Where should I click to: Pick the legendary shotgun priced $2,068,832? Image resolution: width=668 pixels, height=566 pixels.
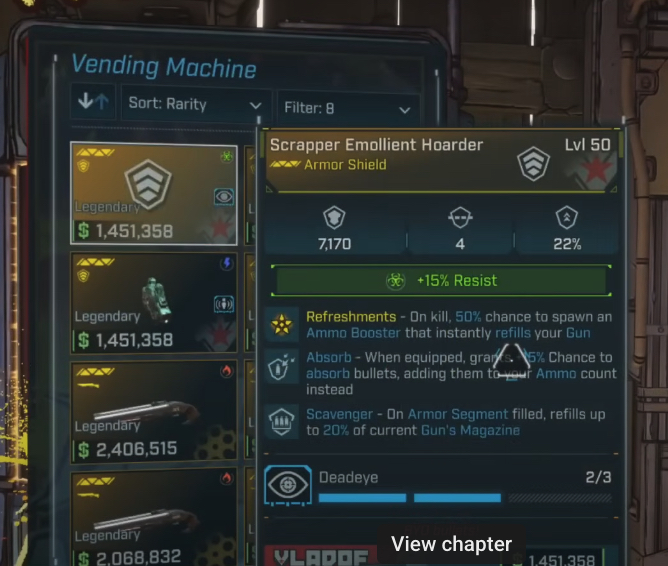pyautogui.click(x=153, y=518)
